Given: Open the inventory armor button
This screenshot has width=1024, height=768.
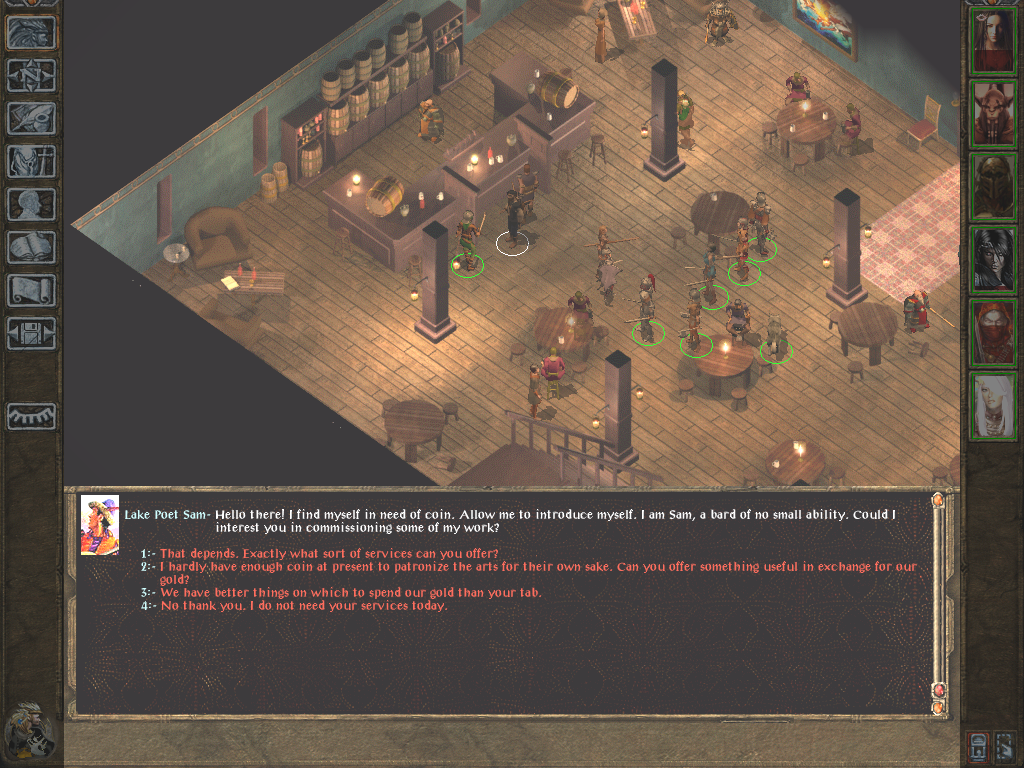Looking at the screenshot, I should pos(31,161).
